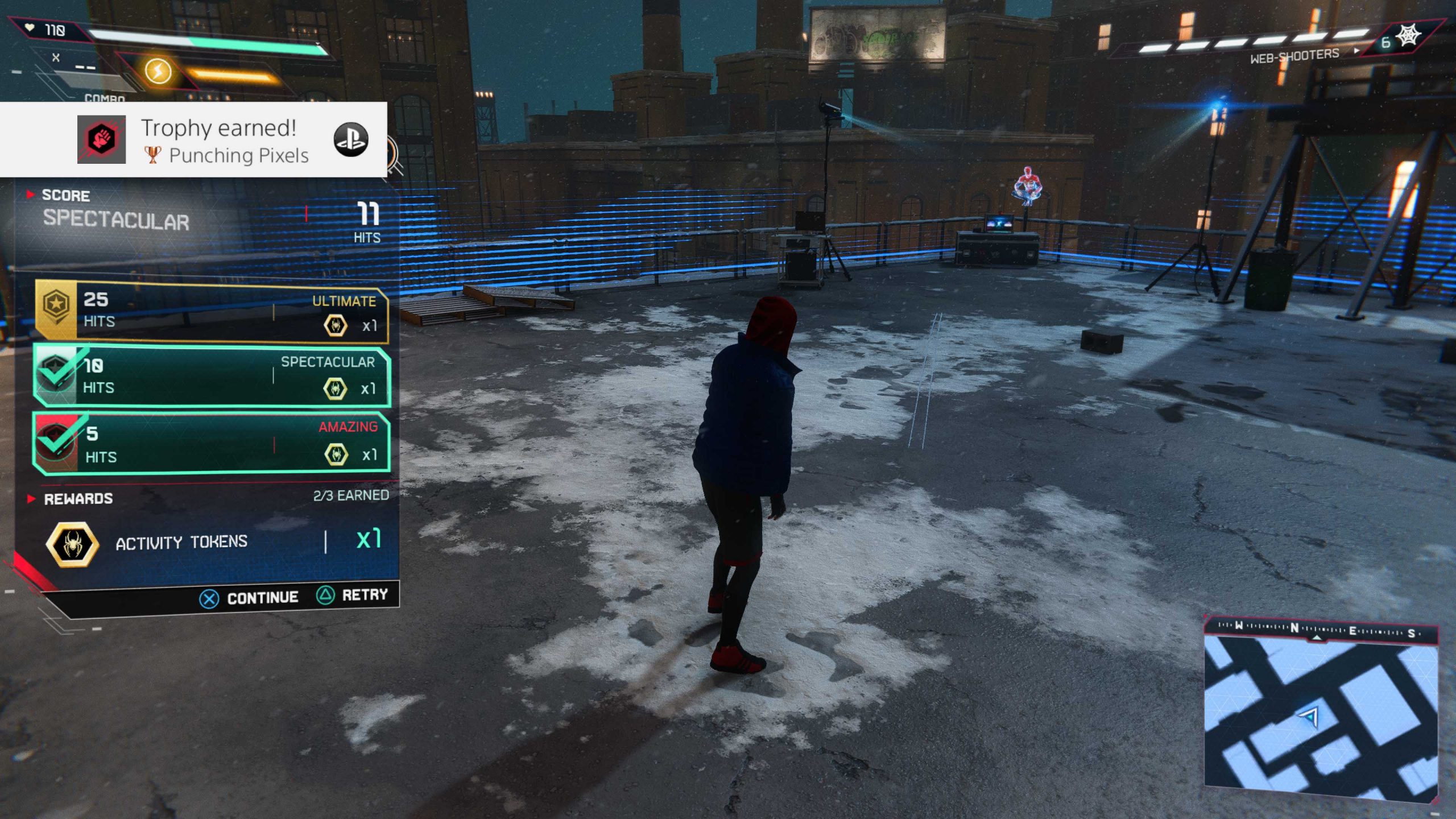Select the 10 hits Spectacular tier row
Image resolution: width=1456 pixels, height=819 pixels.
pyautogui.click(x=212, y=375)
